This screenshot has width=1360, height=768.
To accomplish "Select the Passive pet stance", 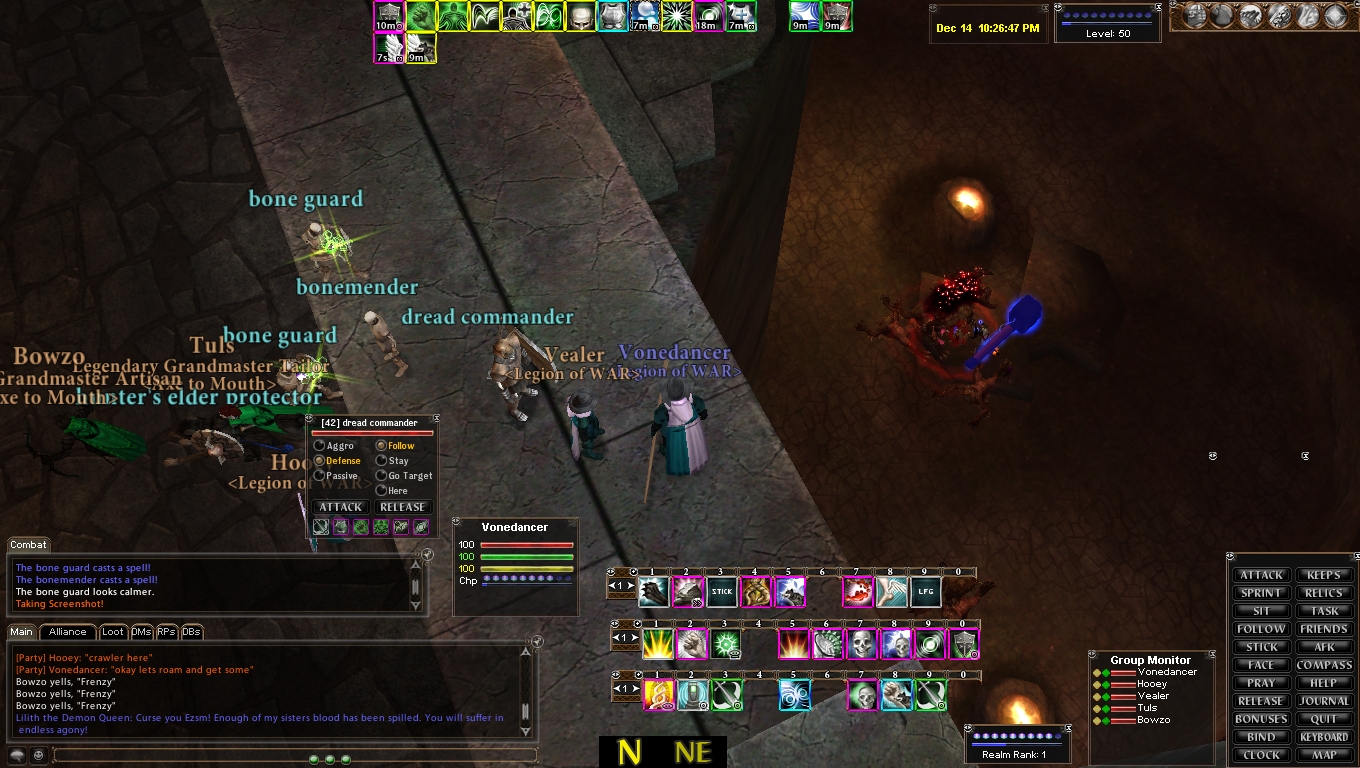I will [320, 476].
